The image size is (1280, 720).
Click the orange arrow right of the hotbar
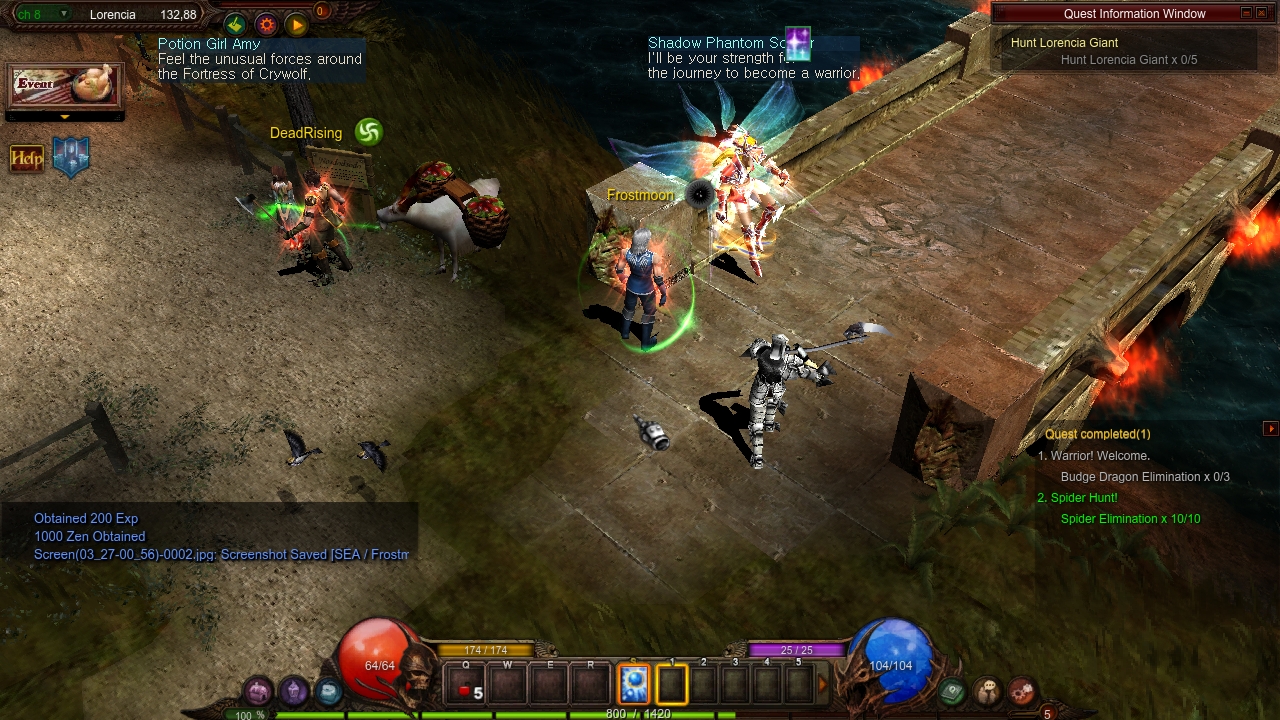tap(823, 685)
